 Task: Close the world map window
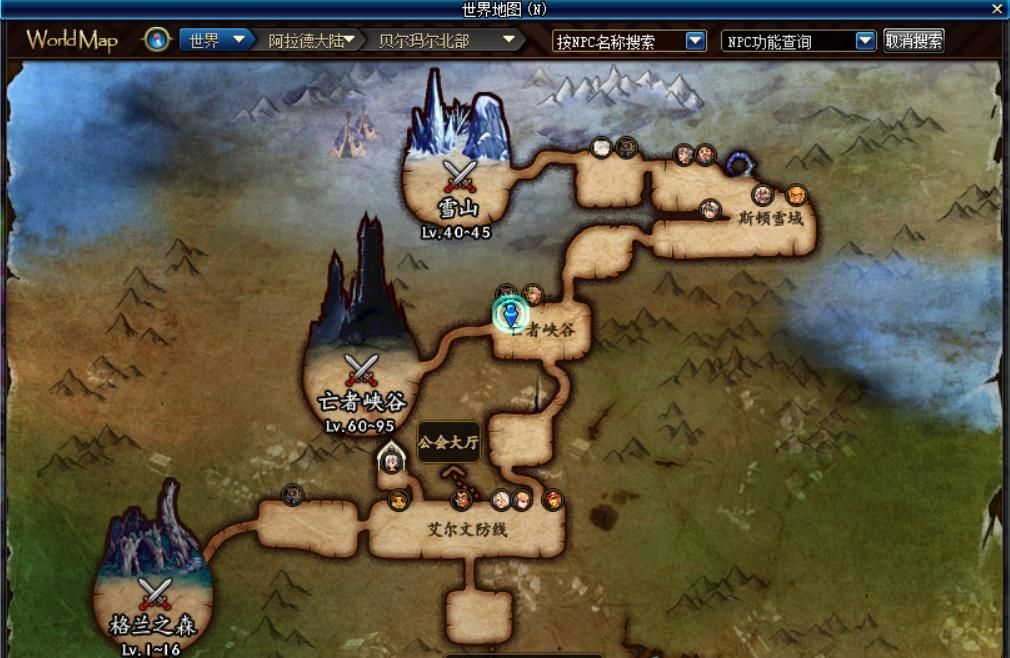pos(997,9)
